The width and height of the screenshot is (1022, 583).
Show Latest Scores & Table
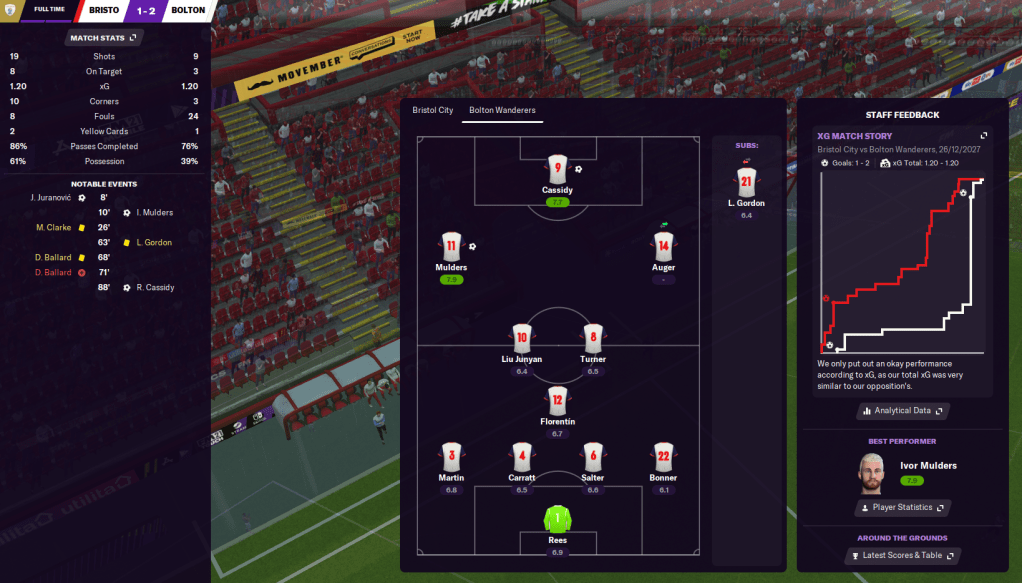pos(902,555)
